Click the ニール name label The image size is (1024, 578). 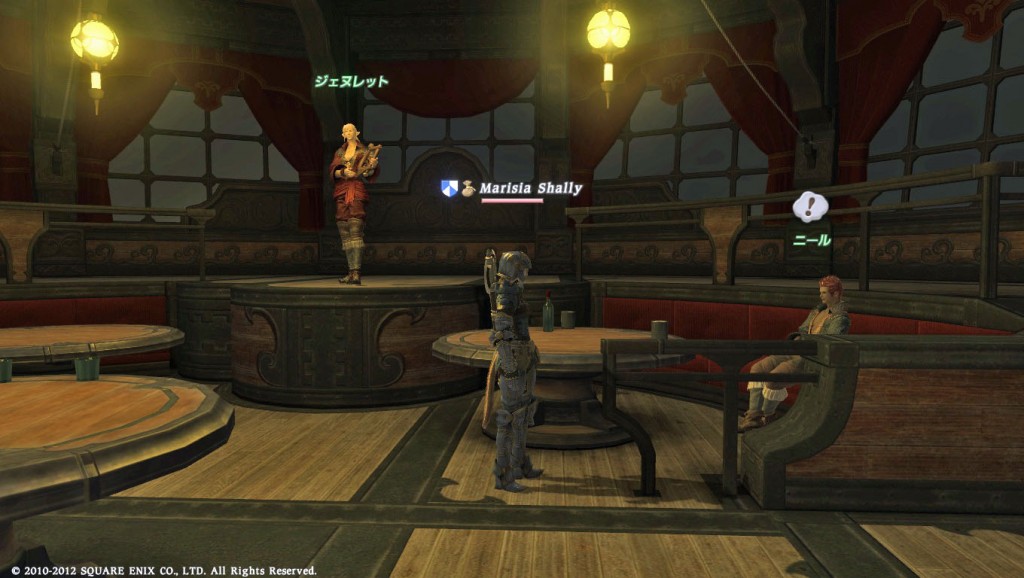(x=812, y=240)
